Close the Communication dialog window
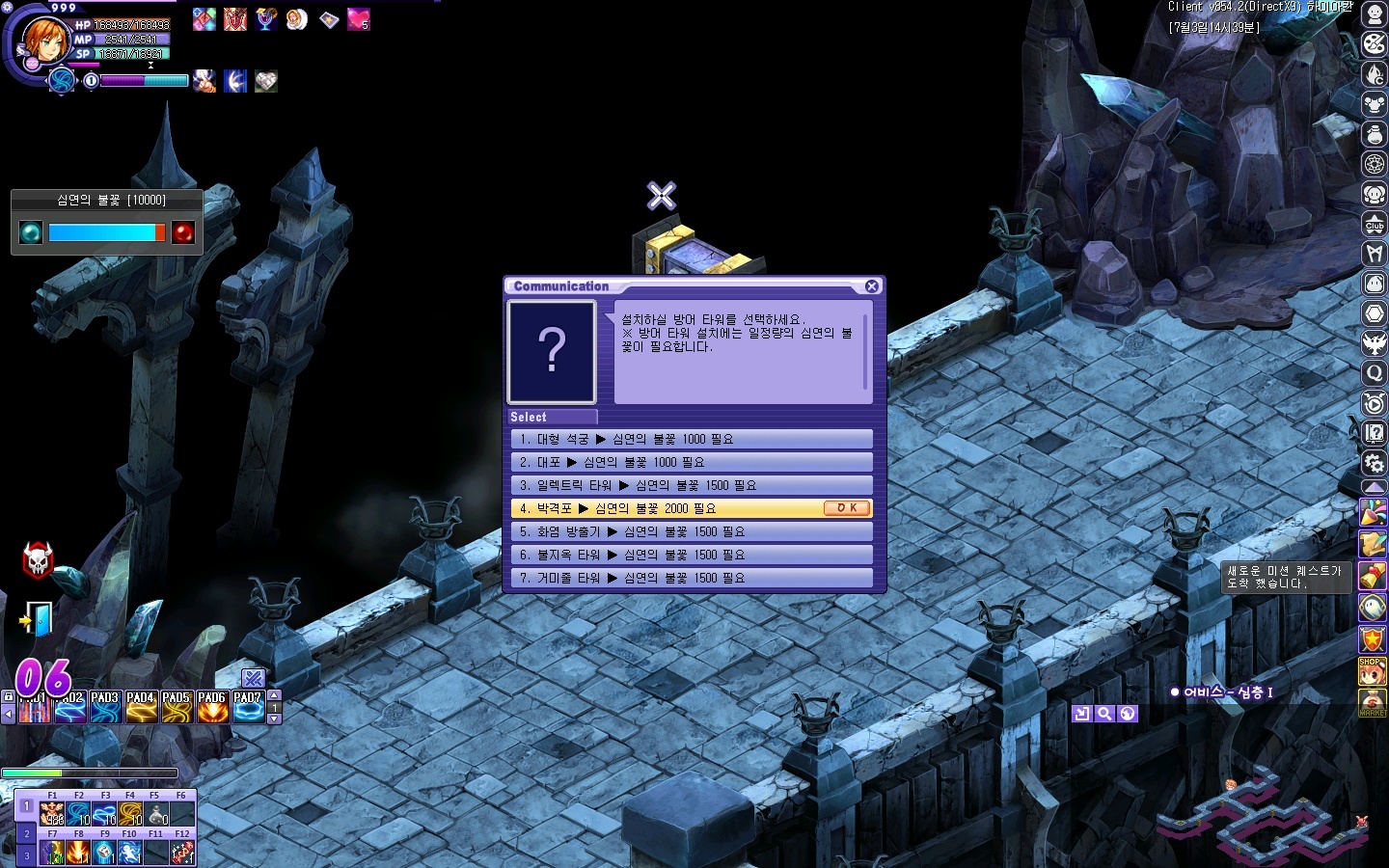Image resolution: width=1389 pixels, height=868 pixels. 872,286
